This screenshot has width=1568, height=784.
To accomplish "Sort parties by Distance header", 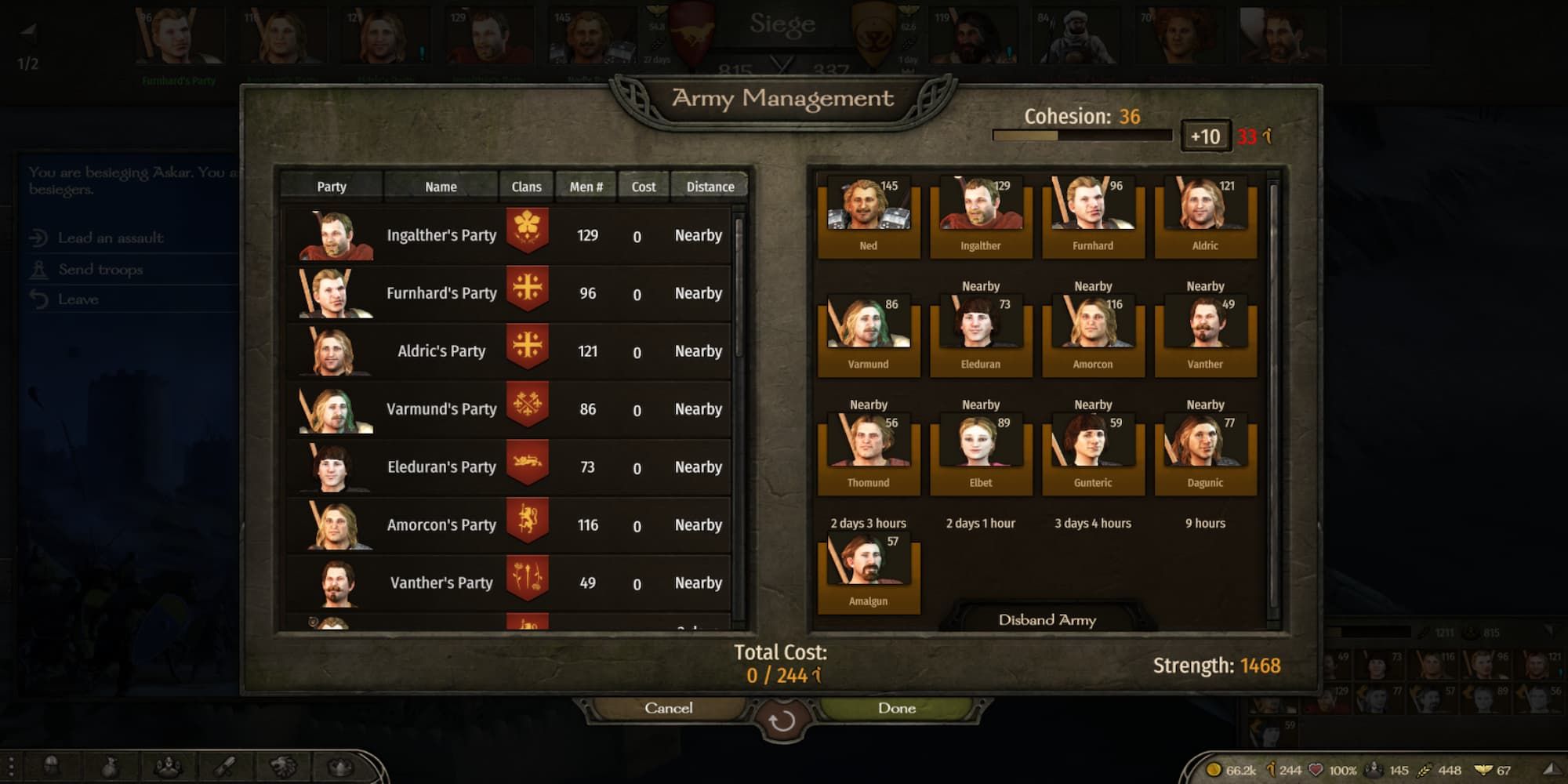I will coord(710,187).
